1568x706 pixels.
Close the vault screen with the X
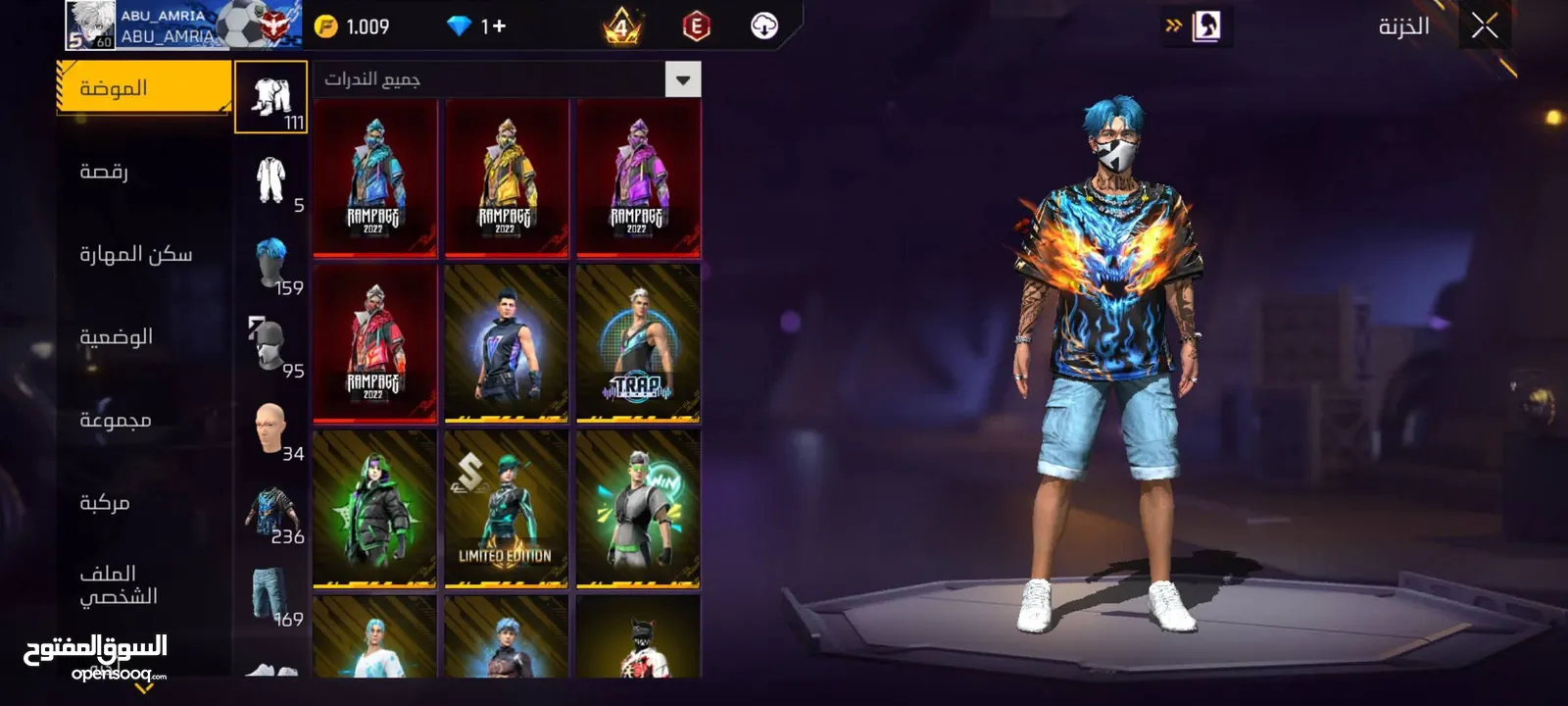coord(1485,26)
